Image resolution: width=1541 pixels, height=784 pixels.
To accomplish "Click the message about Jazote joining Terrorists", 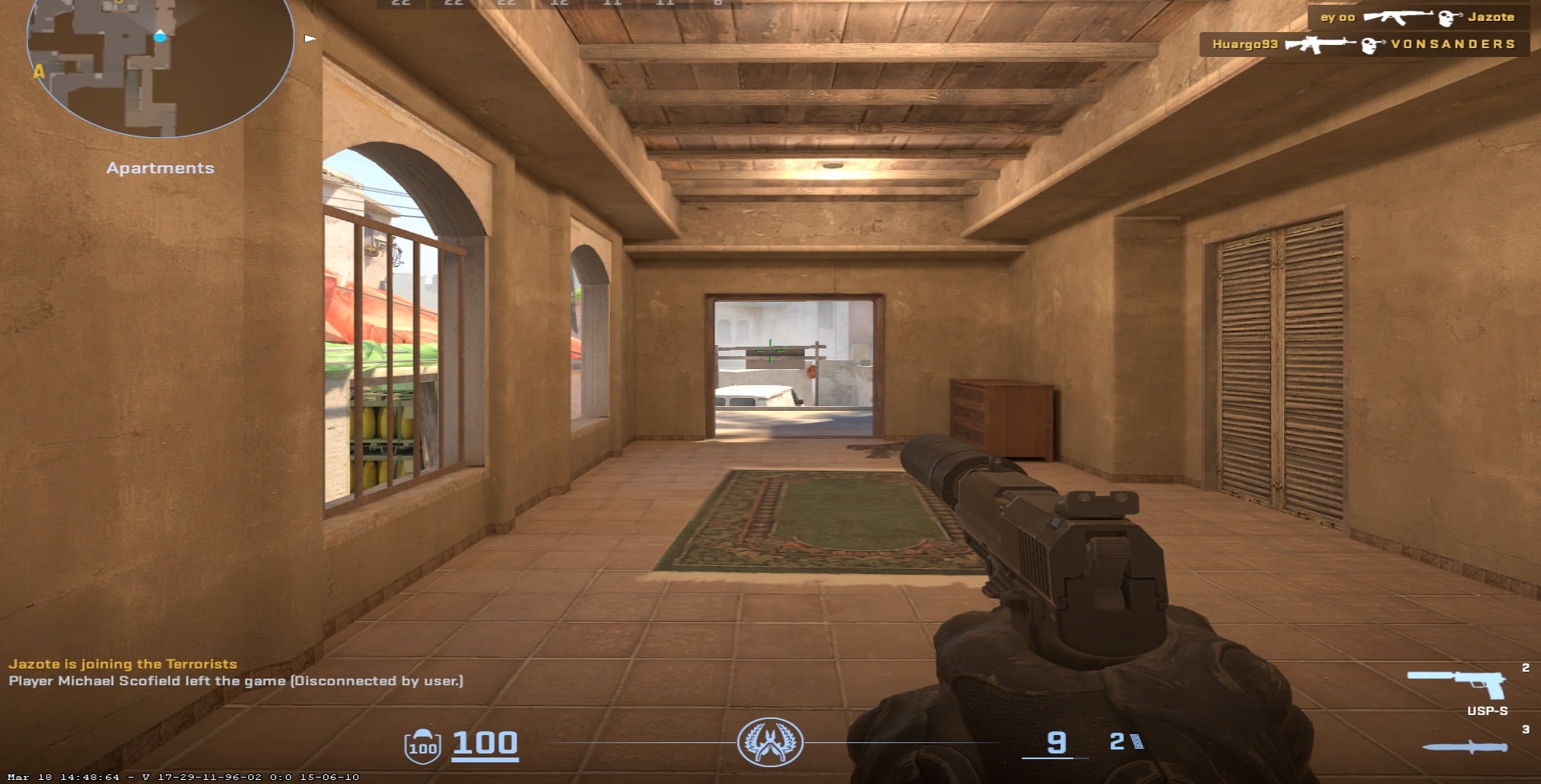I will (122, 664).
